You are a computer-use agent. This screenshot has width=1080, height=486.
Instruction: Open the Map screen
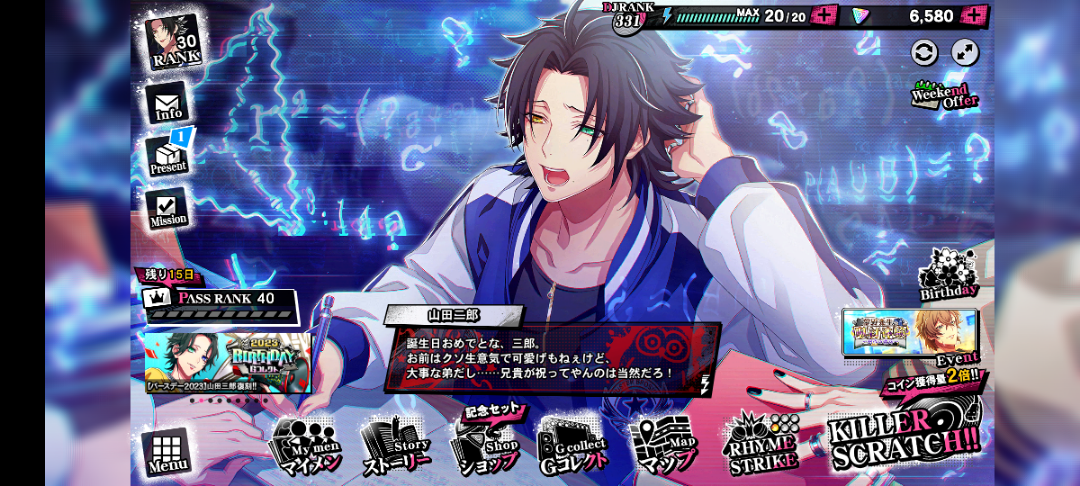coord(666,445)
